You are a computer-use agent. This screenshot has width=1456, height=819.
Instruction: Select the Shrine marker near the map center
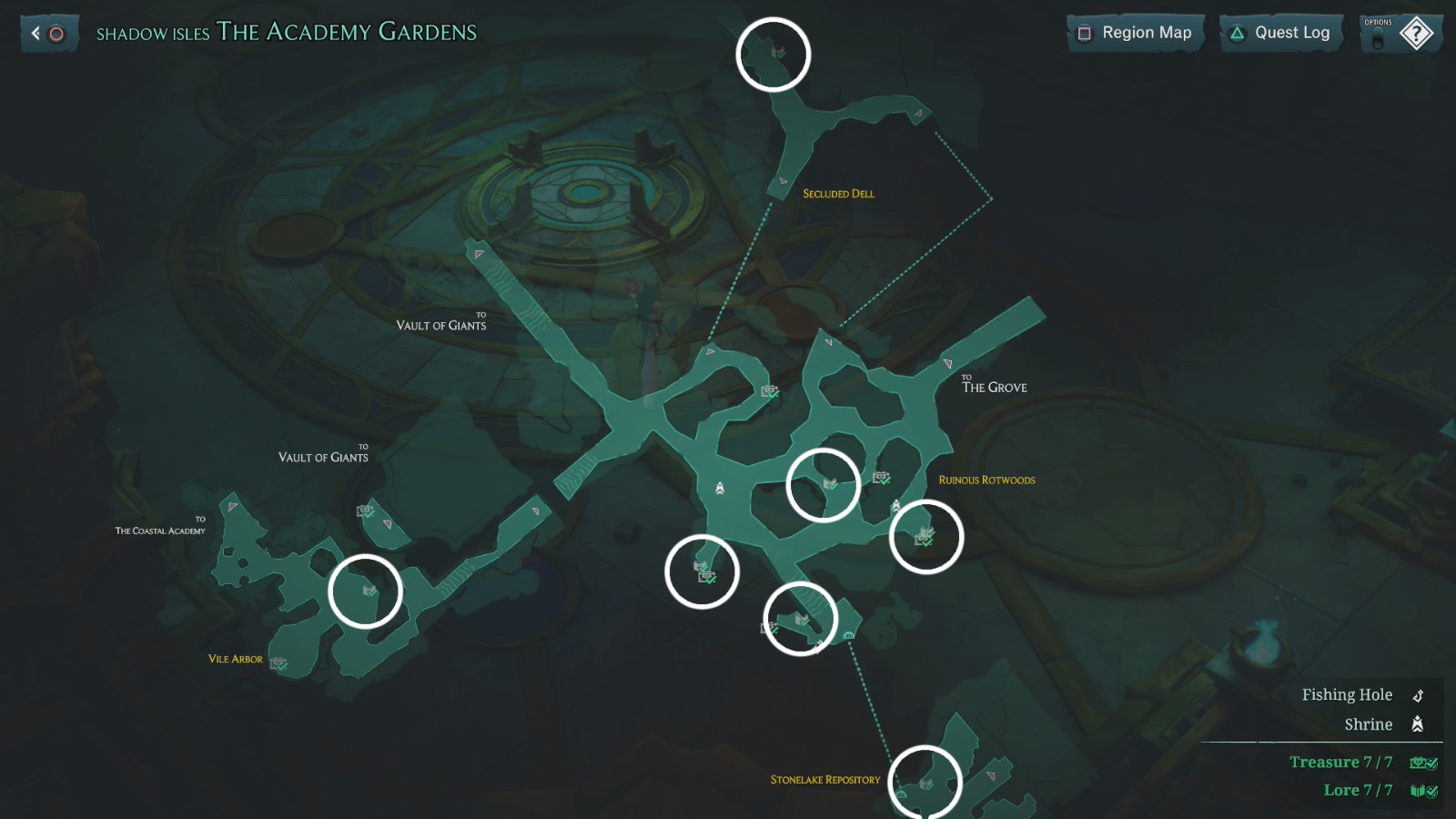[x=719, y=489]
